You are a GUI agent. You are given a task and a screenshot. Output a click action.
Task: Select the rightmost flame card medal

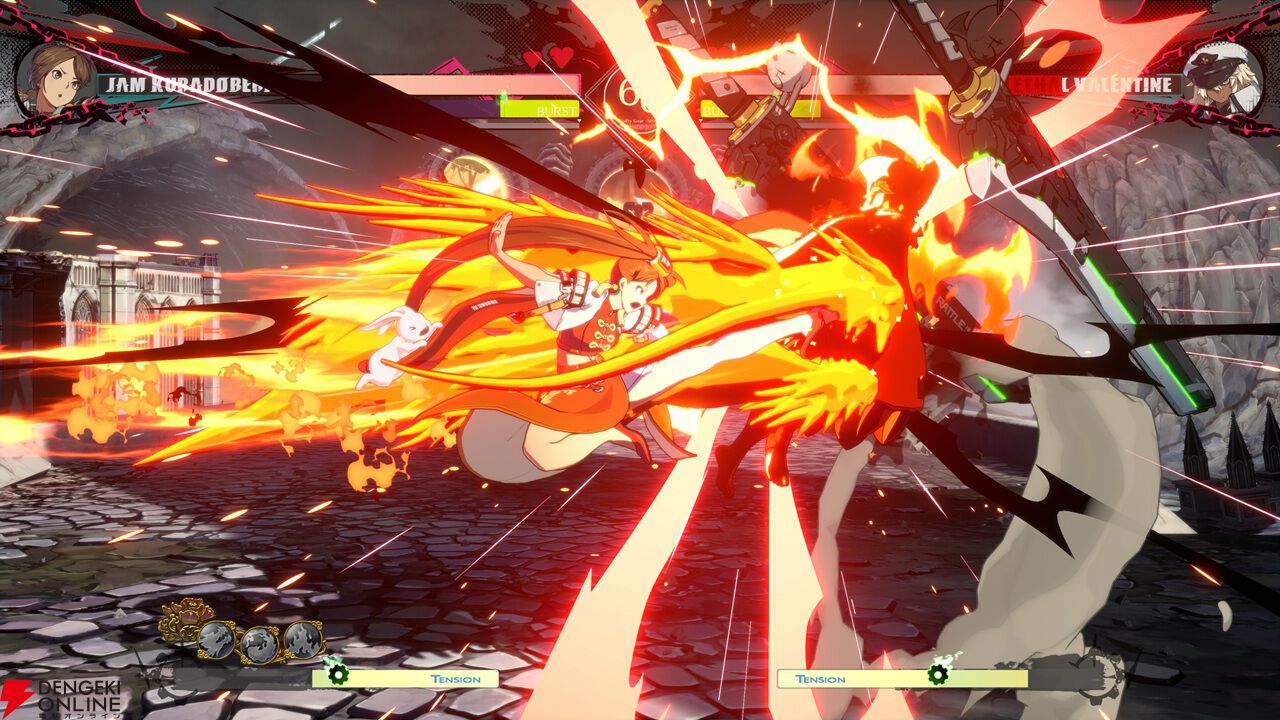[x=303, y=641]
